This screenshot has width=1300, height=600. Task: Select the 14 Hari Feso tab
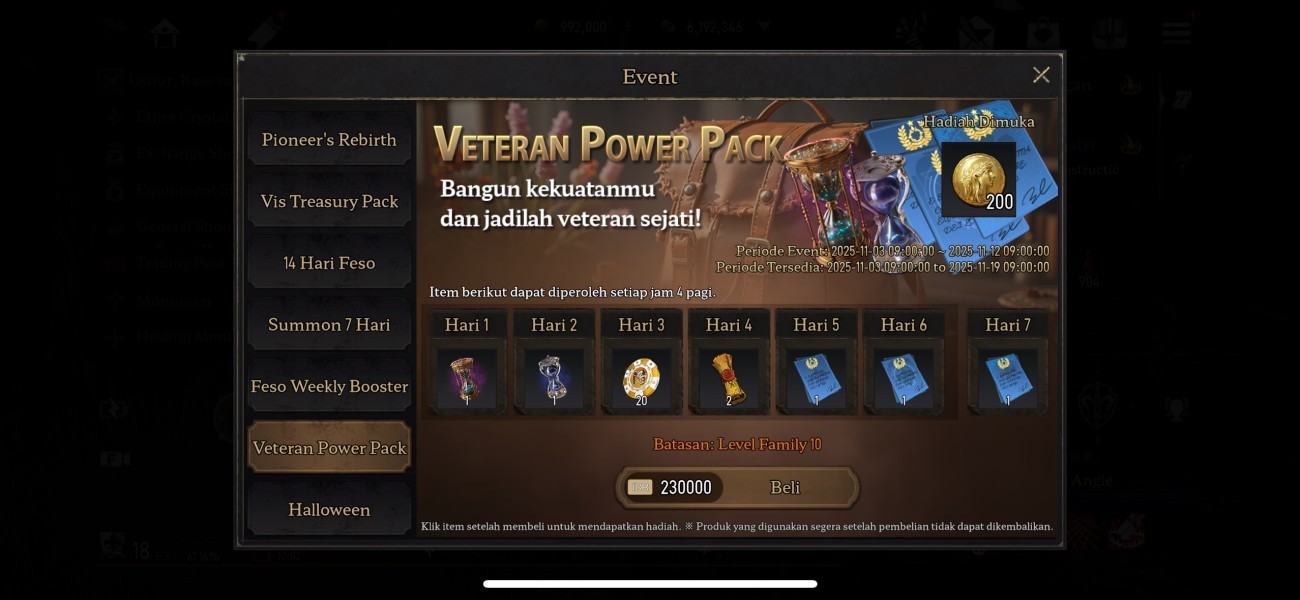pyautogui.click(x=329, y=264)
